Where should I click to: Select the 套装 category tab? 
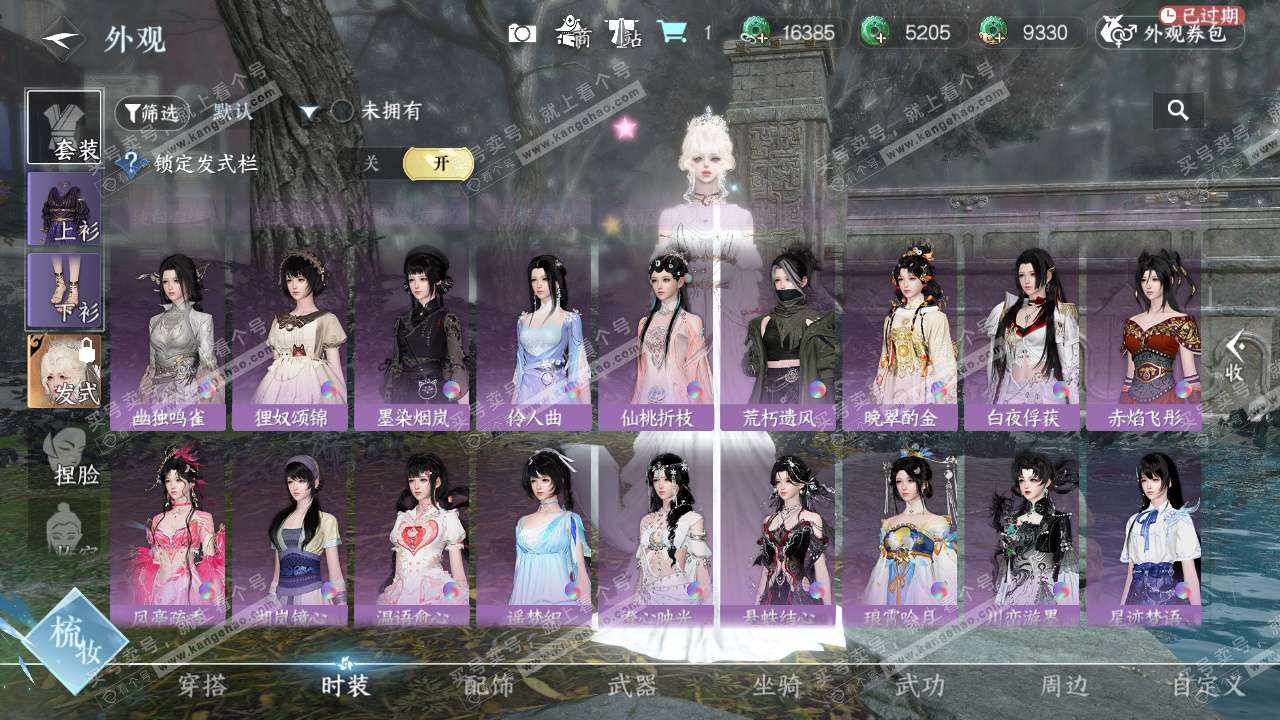(x=65, y=127)
